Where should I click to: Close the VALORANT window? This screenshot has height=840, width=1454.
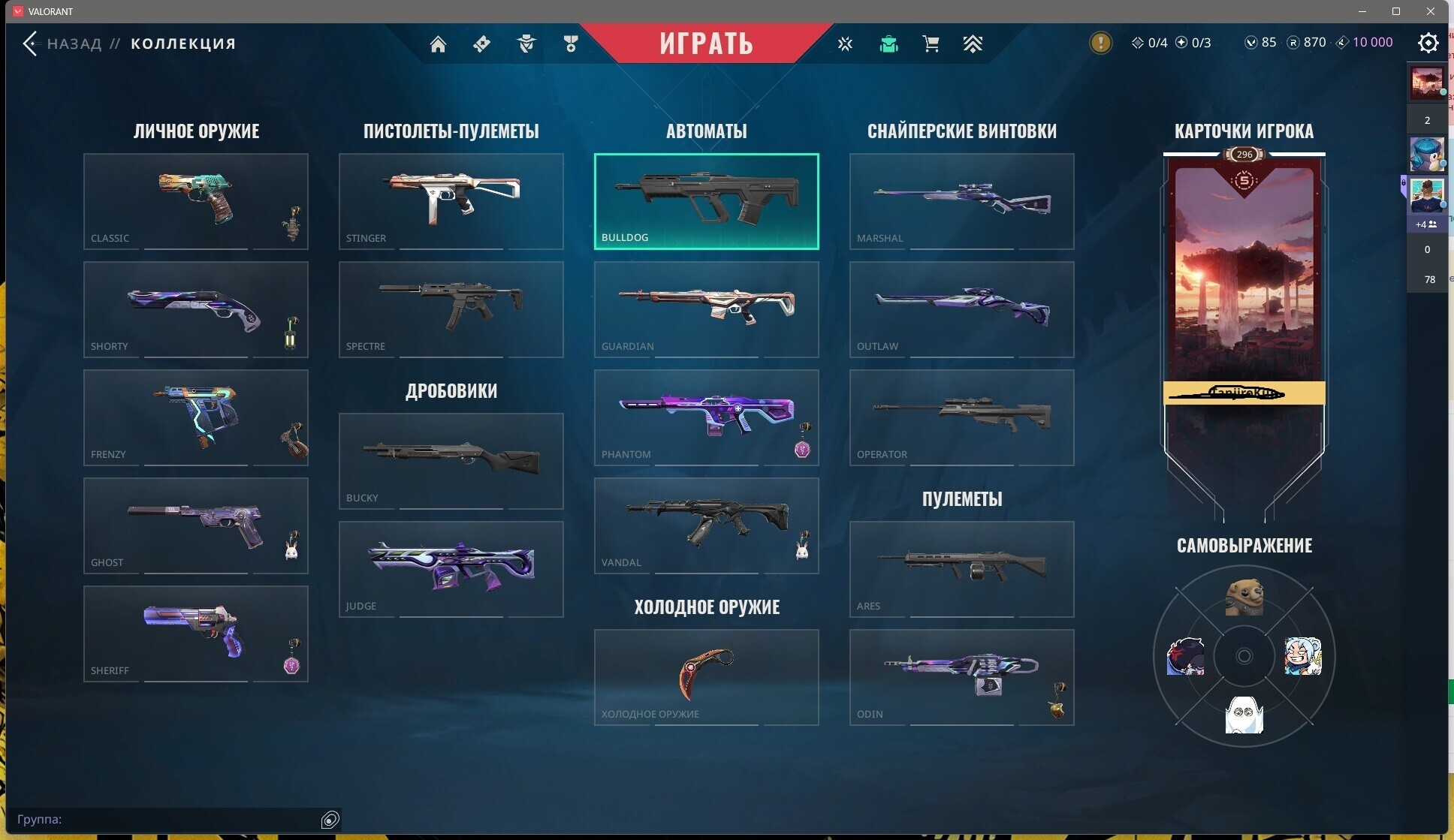click(x=1431, y=11)
